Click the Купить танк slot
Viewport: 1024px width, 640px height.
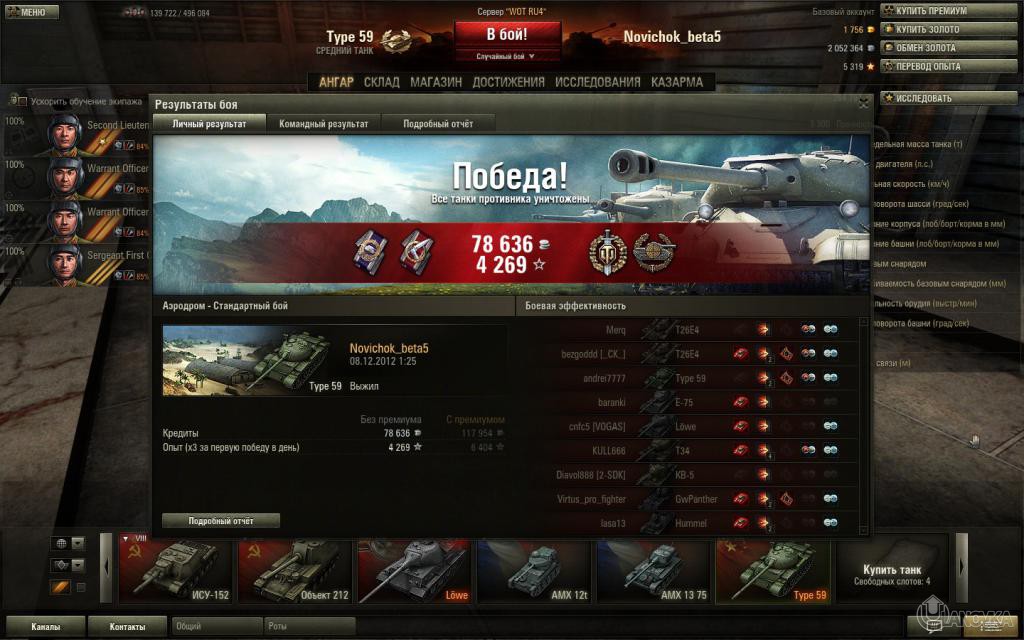(x=892, y=572)
